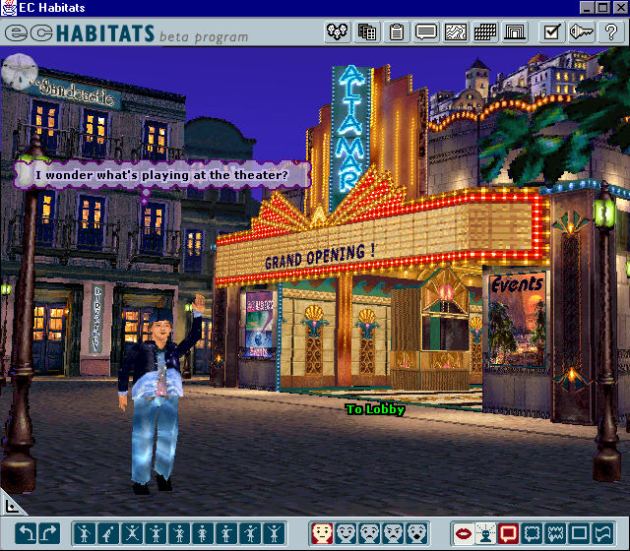Image resolution: width=630 pixels, height=551 pixels.
Task: Open the people group icon in top toolbar
Action: pos(338,32)
